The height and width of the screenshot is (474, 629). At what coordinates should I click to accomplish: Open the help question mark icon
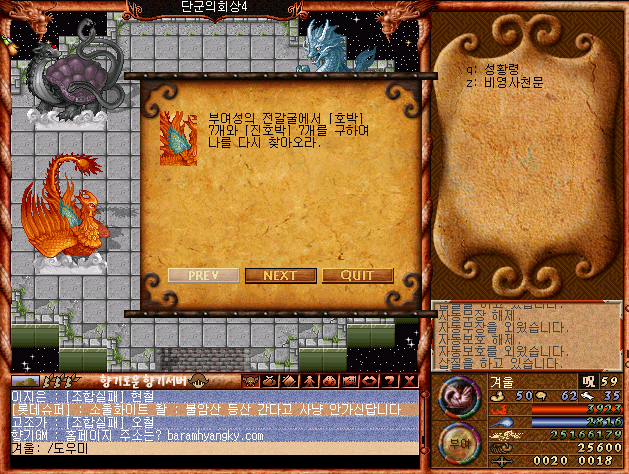point(389,381)
